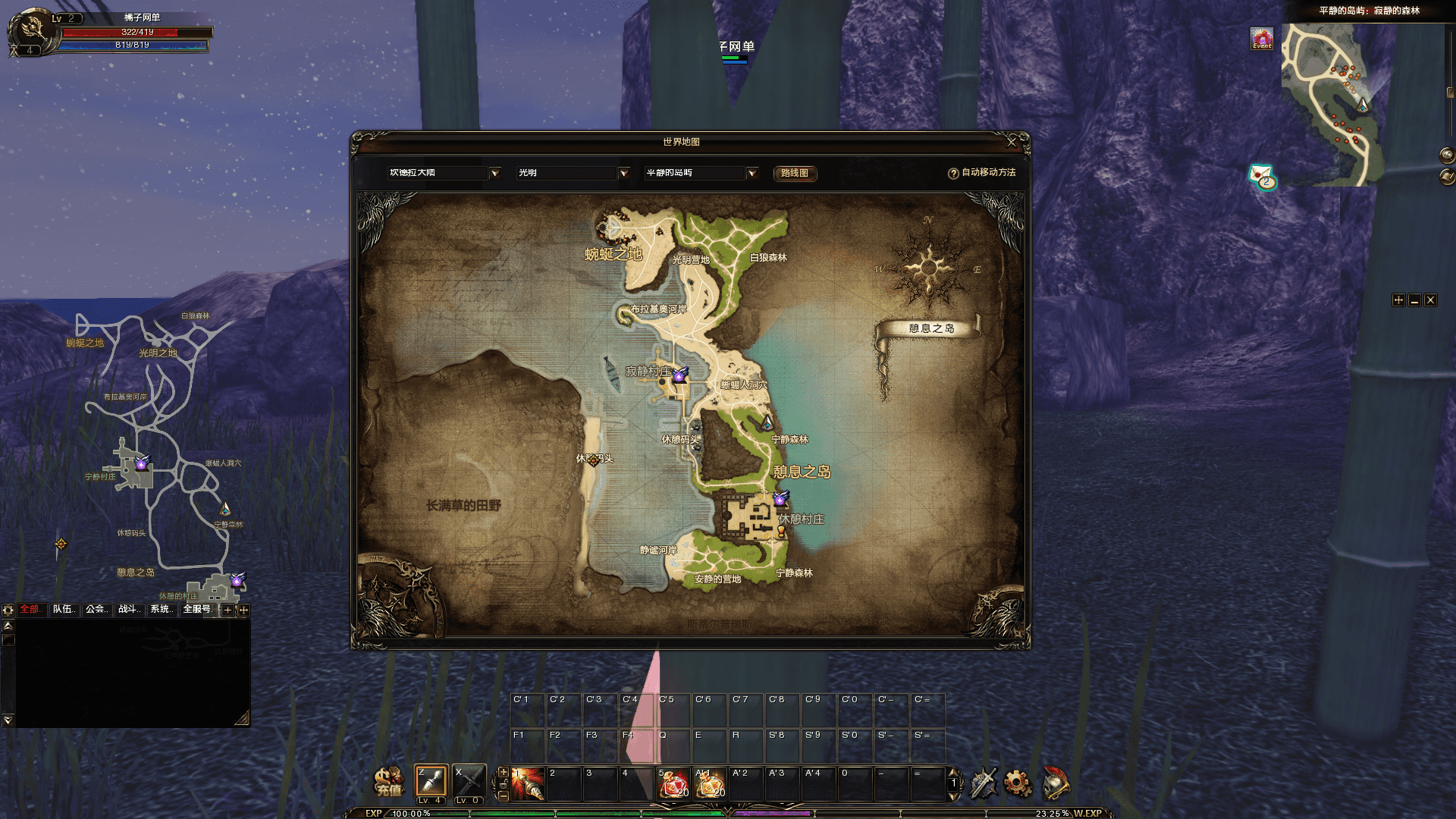Show the 战斗 combat chat tab

pos(129,610)
